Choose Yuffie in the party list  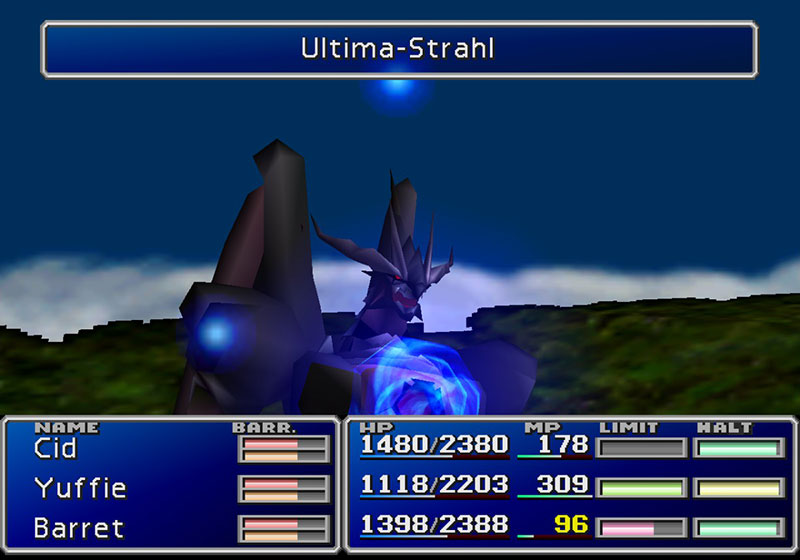tap(80, 488)
